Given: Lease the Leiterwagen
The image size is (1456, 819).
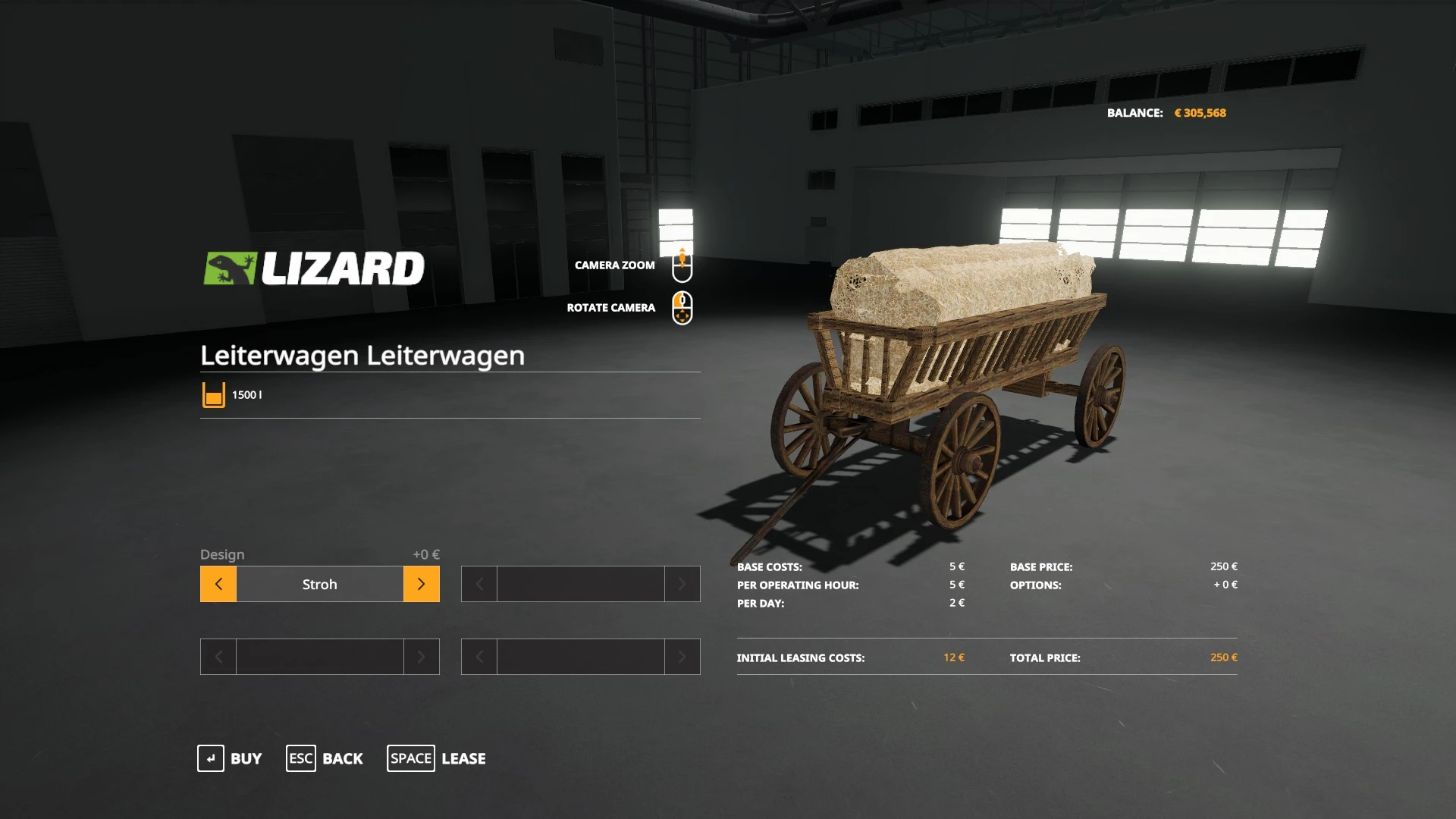Looking at the screenshot, I should (437, 758).
